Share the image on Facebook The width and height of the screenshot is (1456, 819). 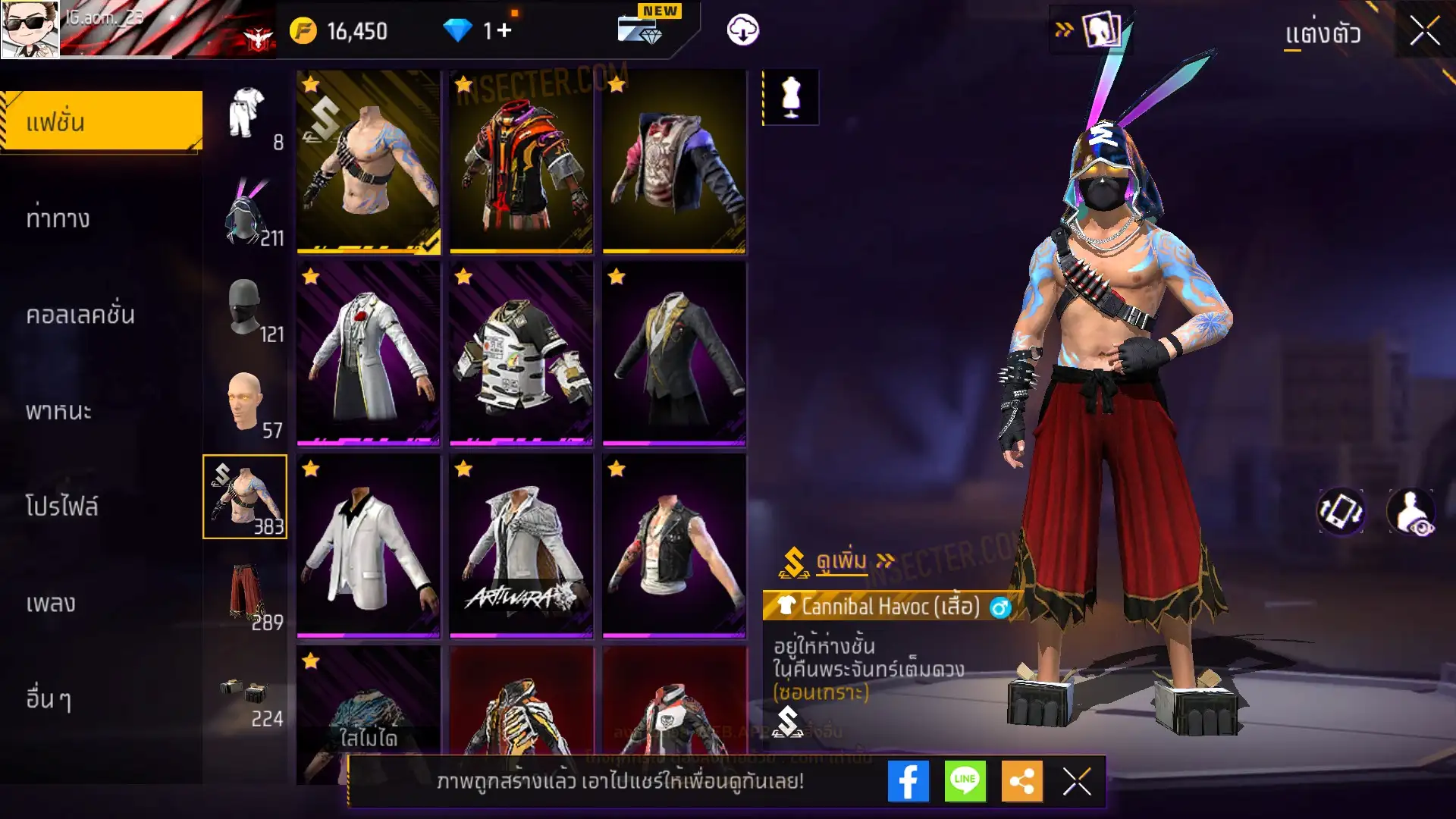click(908, 781)
